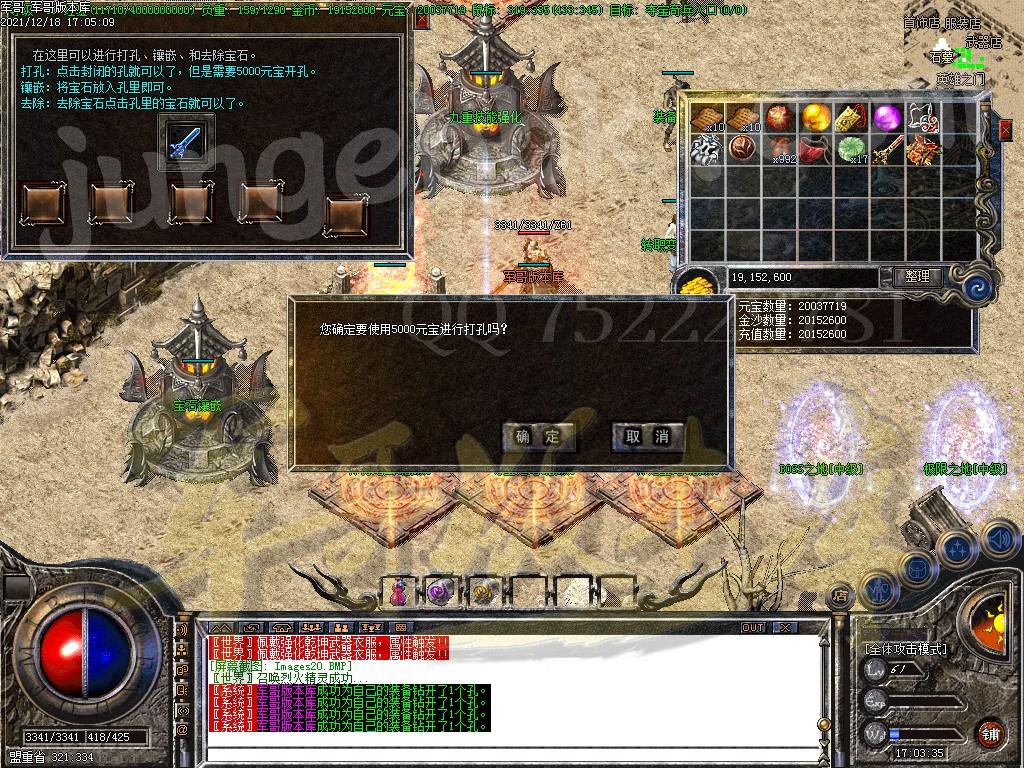This screenshot has width=1024, height=768.
Task: Click the red 铺 stall button
Action: coord(991,733)
